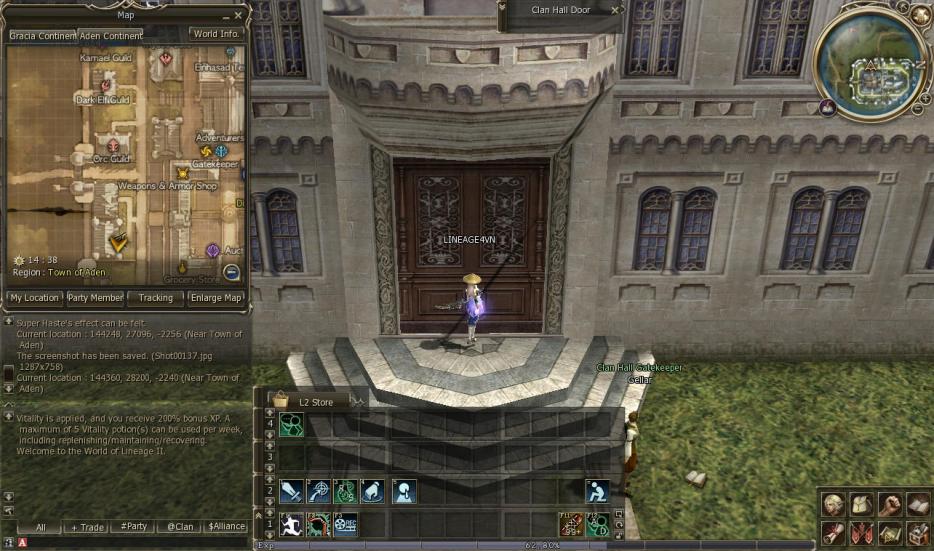This screenshot has width=934, height=551.
Task: Open the L2 Store
Action: [x=315, y=402]
